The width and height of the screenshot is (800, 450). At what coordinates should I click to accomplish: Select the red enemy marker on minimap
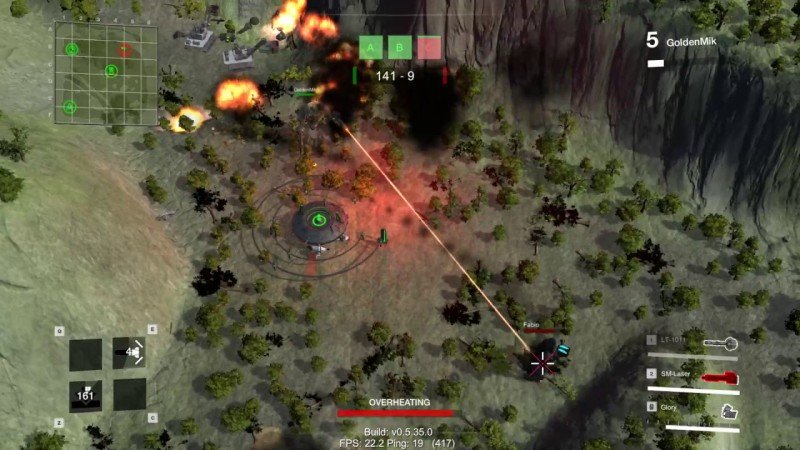point(124,49)
